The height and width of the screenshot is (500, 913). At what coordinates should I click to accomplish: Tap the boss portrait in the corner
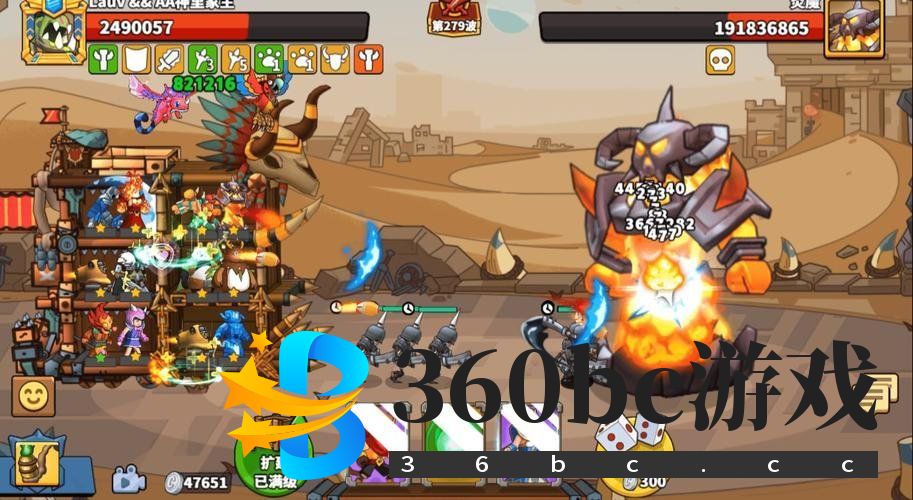click(854, 26)
